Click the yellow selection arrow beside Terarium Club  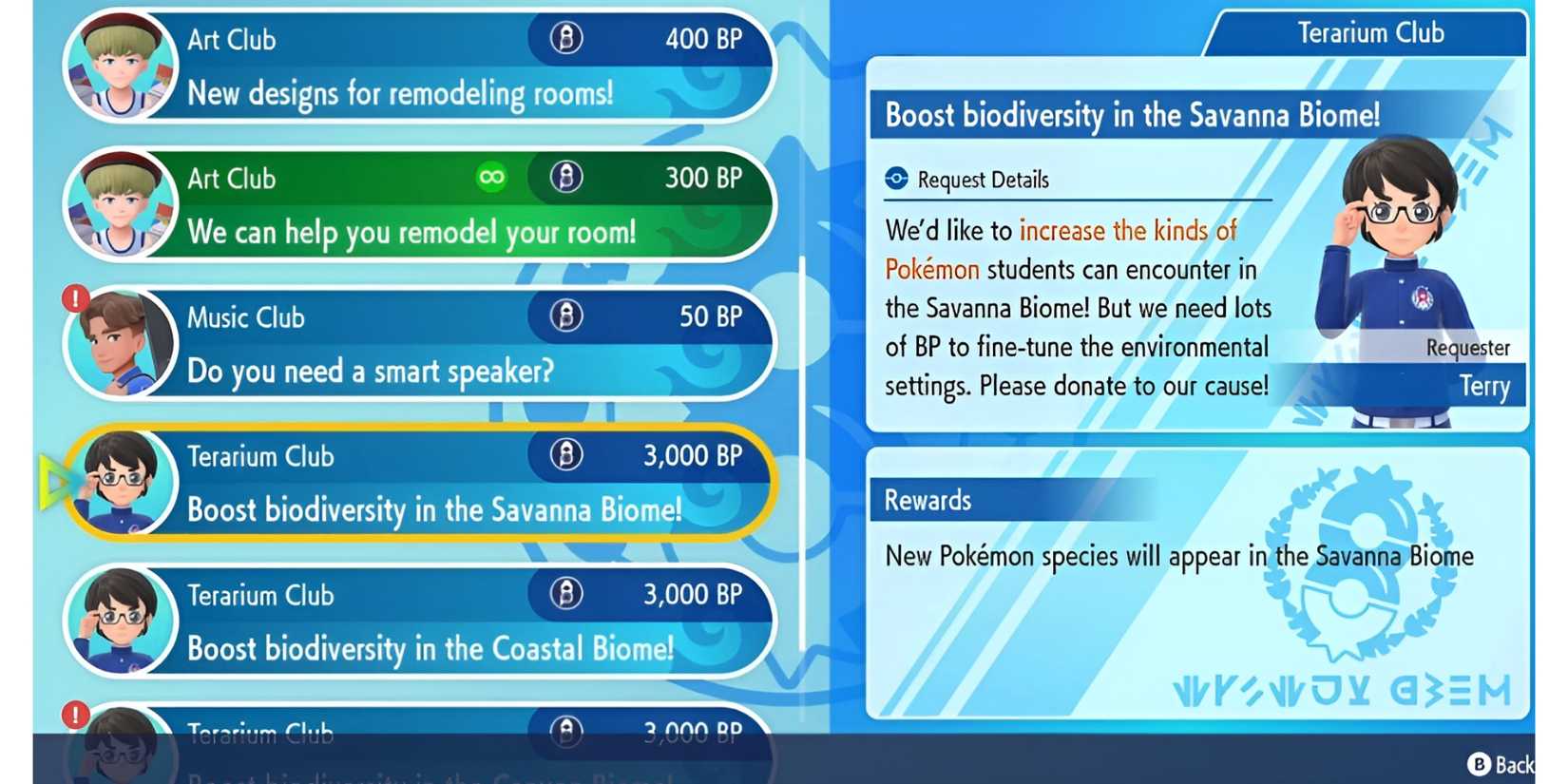pyautogui.click(x=52, y=480)
